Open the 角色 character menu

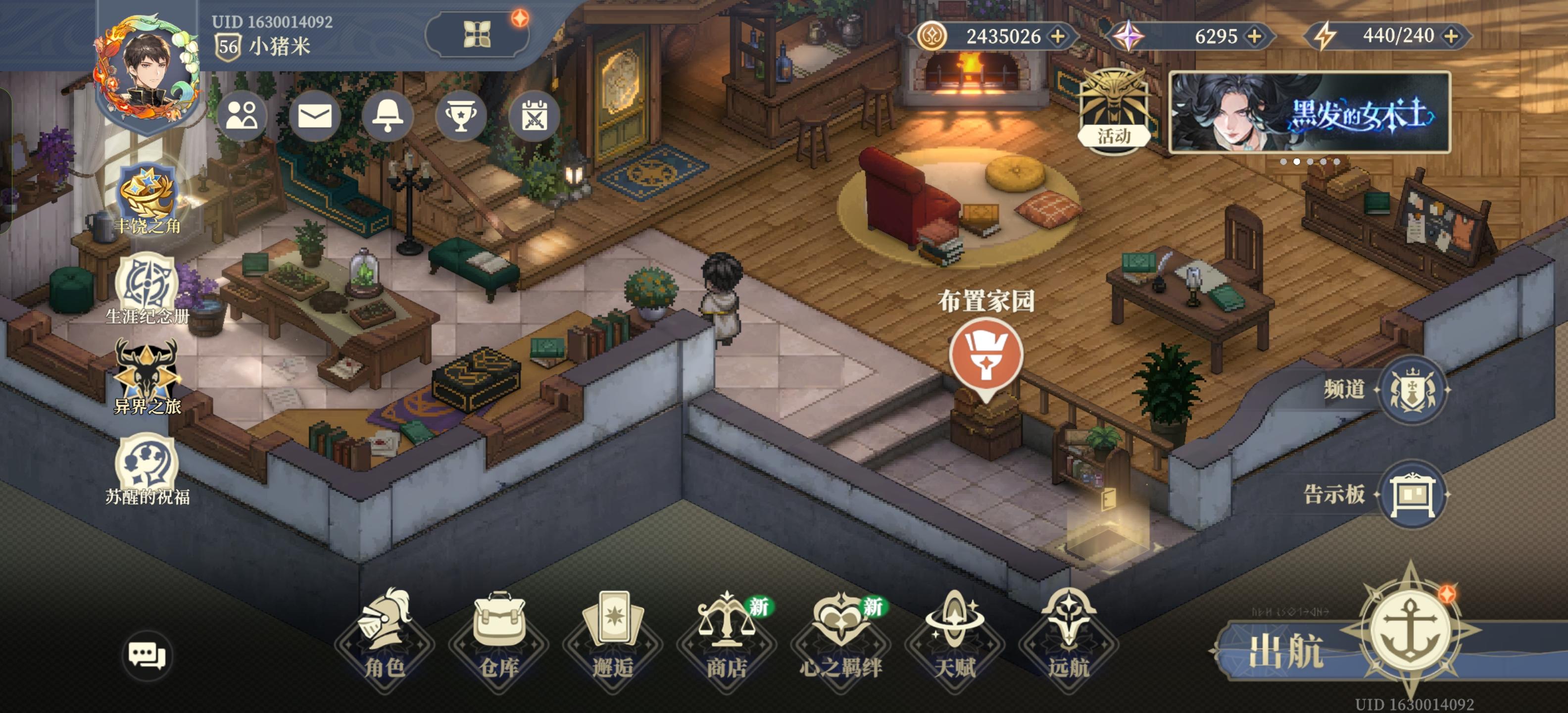pos(385,636)
